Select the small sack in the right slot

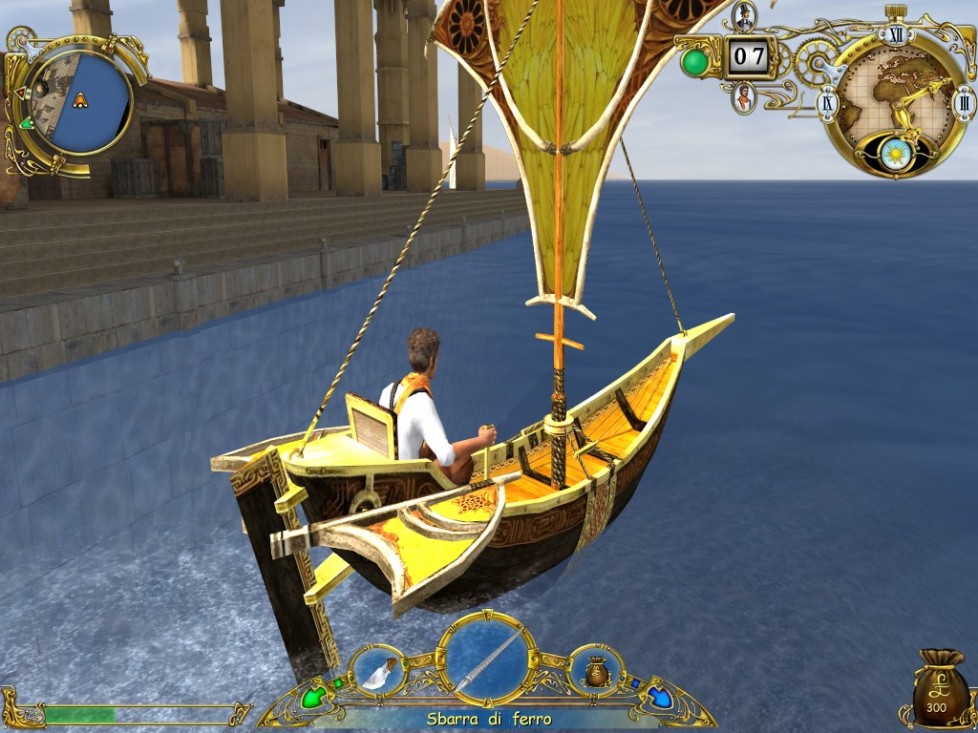pos(597,671)
